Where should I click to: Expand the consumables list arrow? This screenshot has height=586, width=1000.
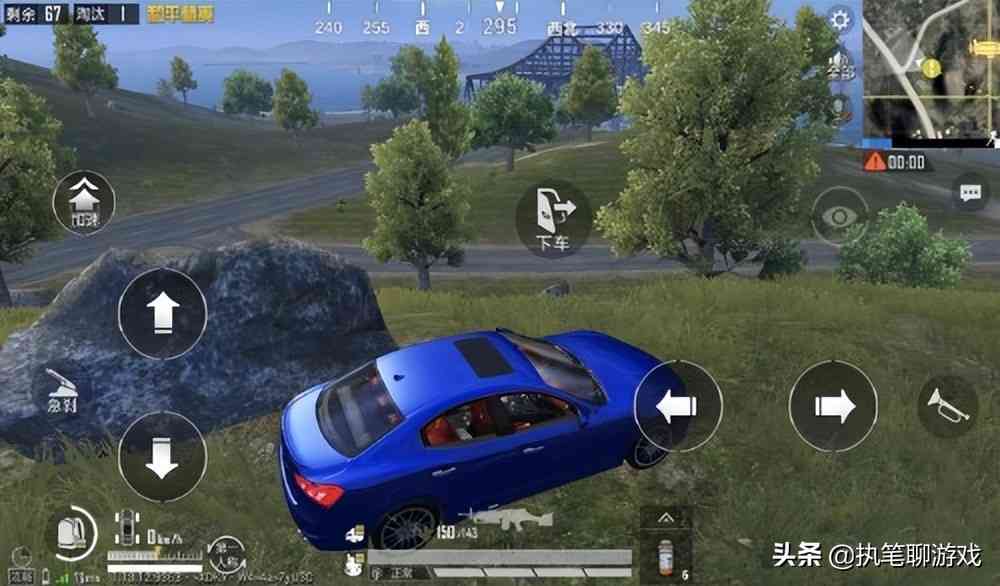point(665,516)
